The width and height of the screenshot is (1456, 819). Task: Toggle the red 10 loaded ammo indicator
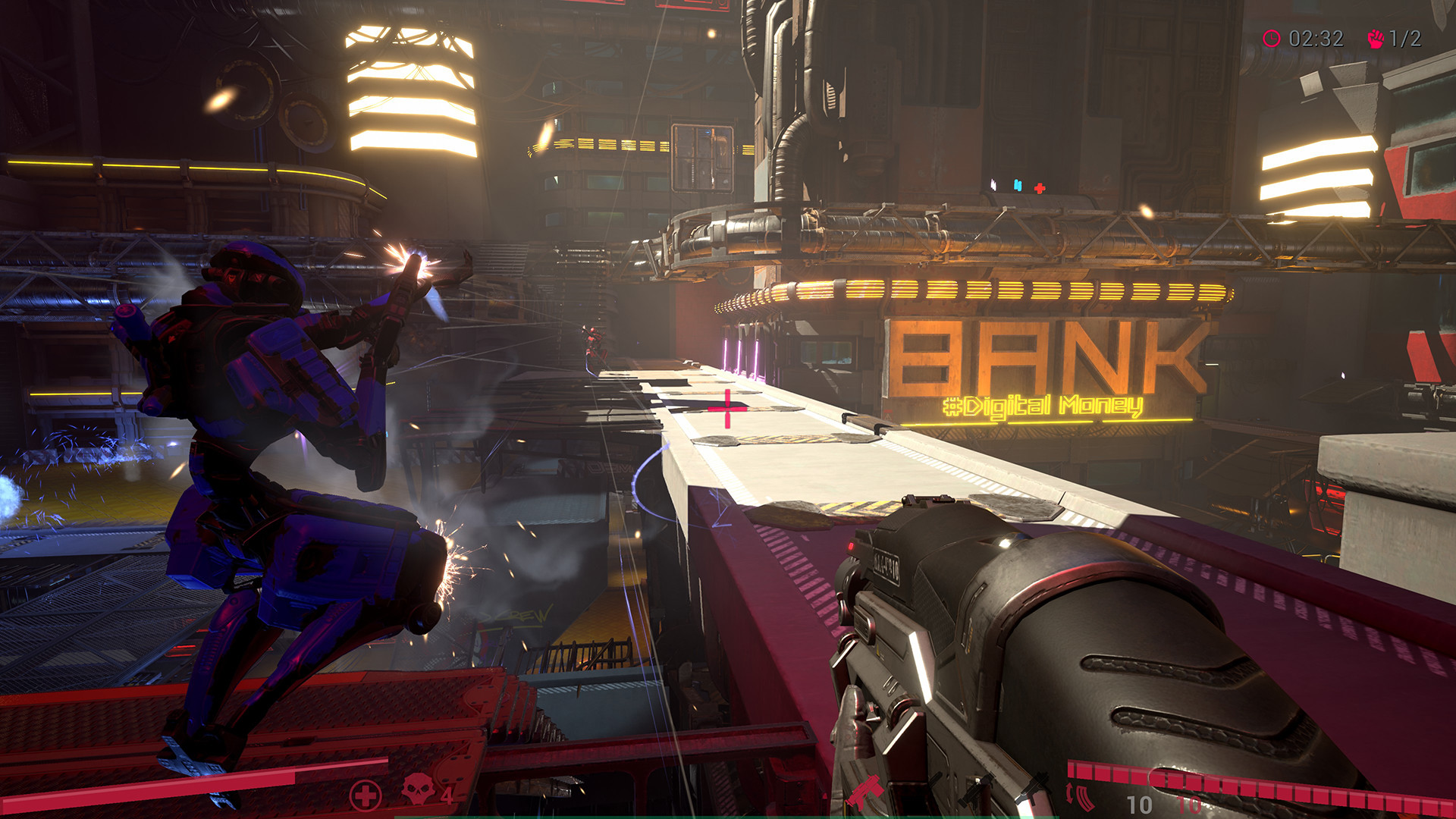(x=1190, y=804)
